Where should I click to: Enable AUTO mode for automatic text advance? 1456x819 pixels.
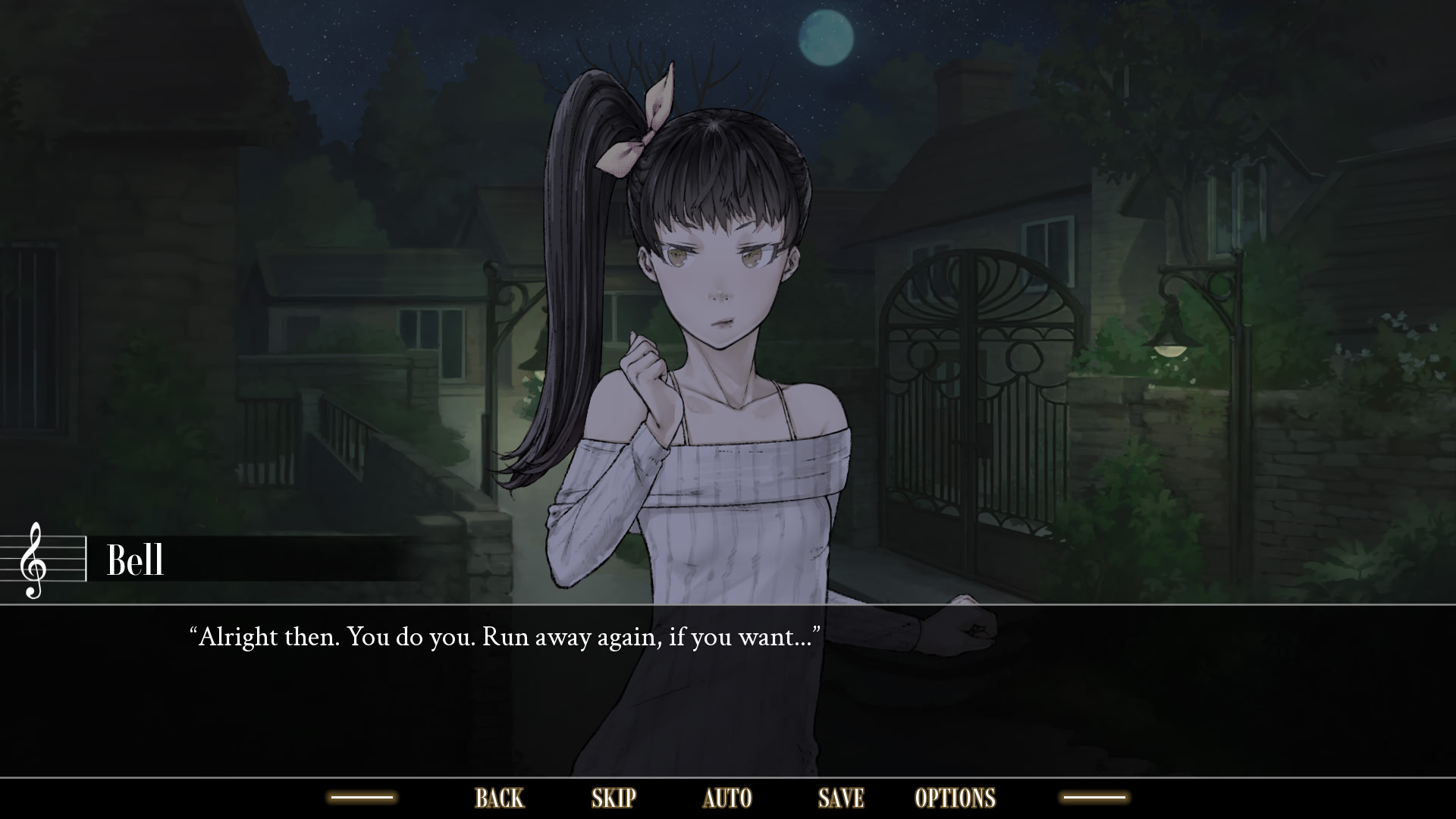(727, 798)
